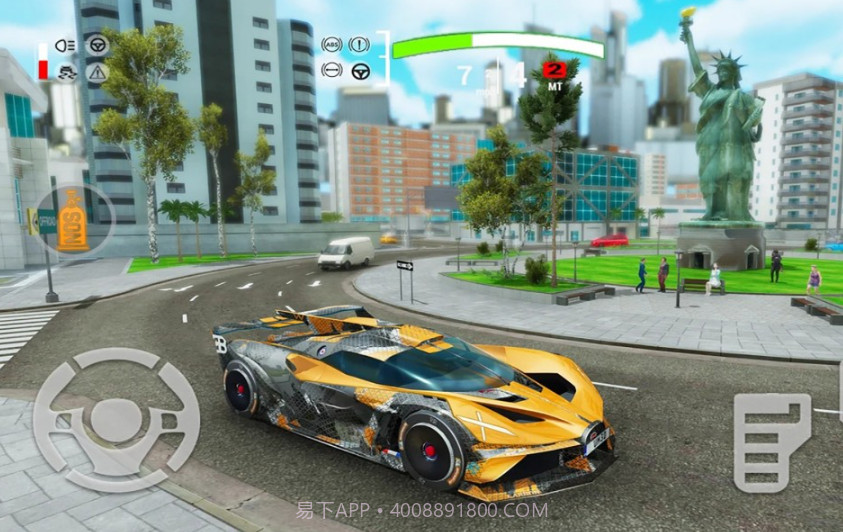Toggle the traction control skidding-car icon

[68, 72]
